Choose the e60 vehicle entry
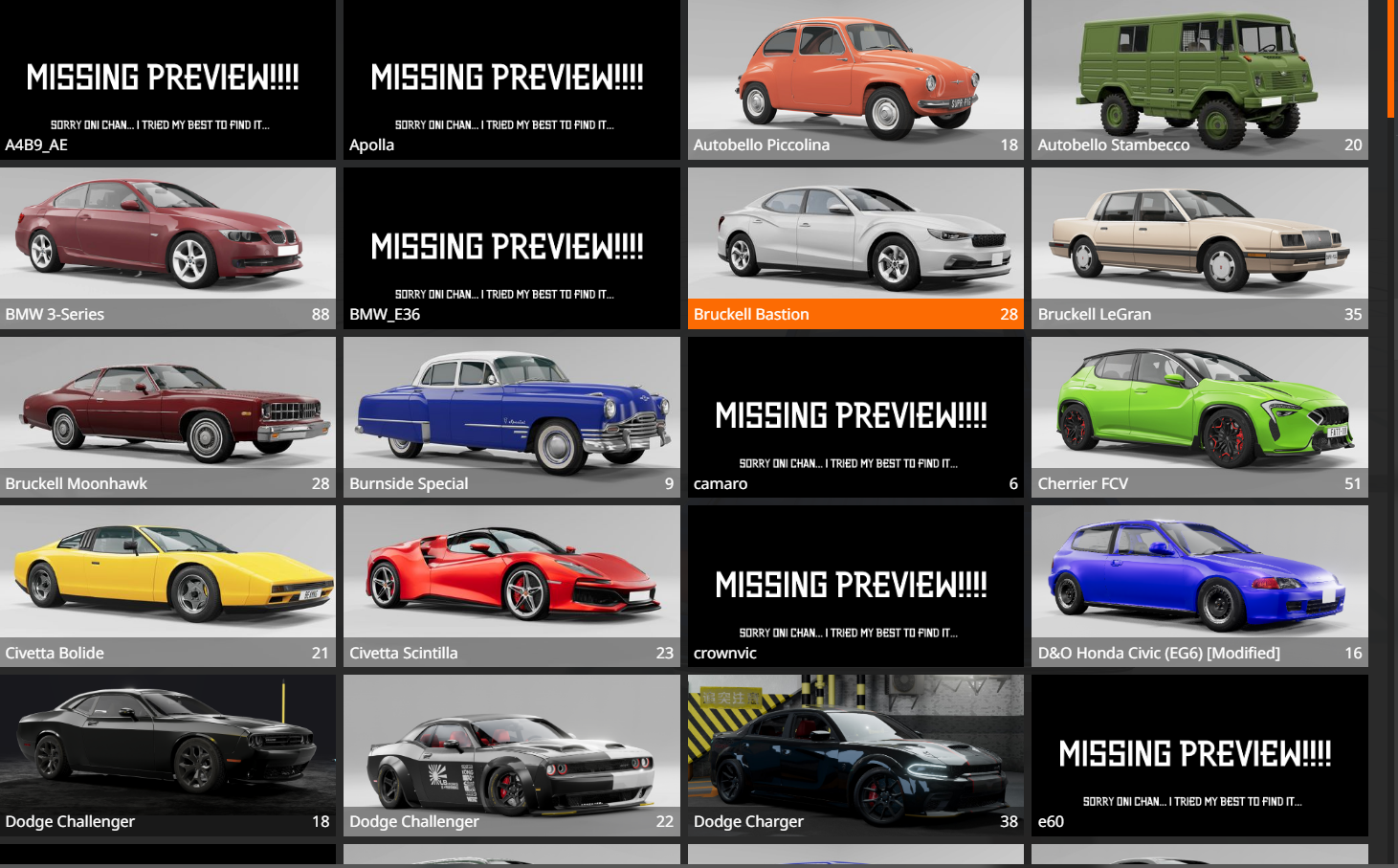 pos(1199,754)
